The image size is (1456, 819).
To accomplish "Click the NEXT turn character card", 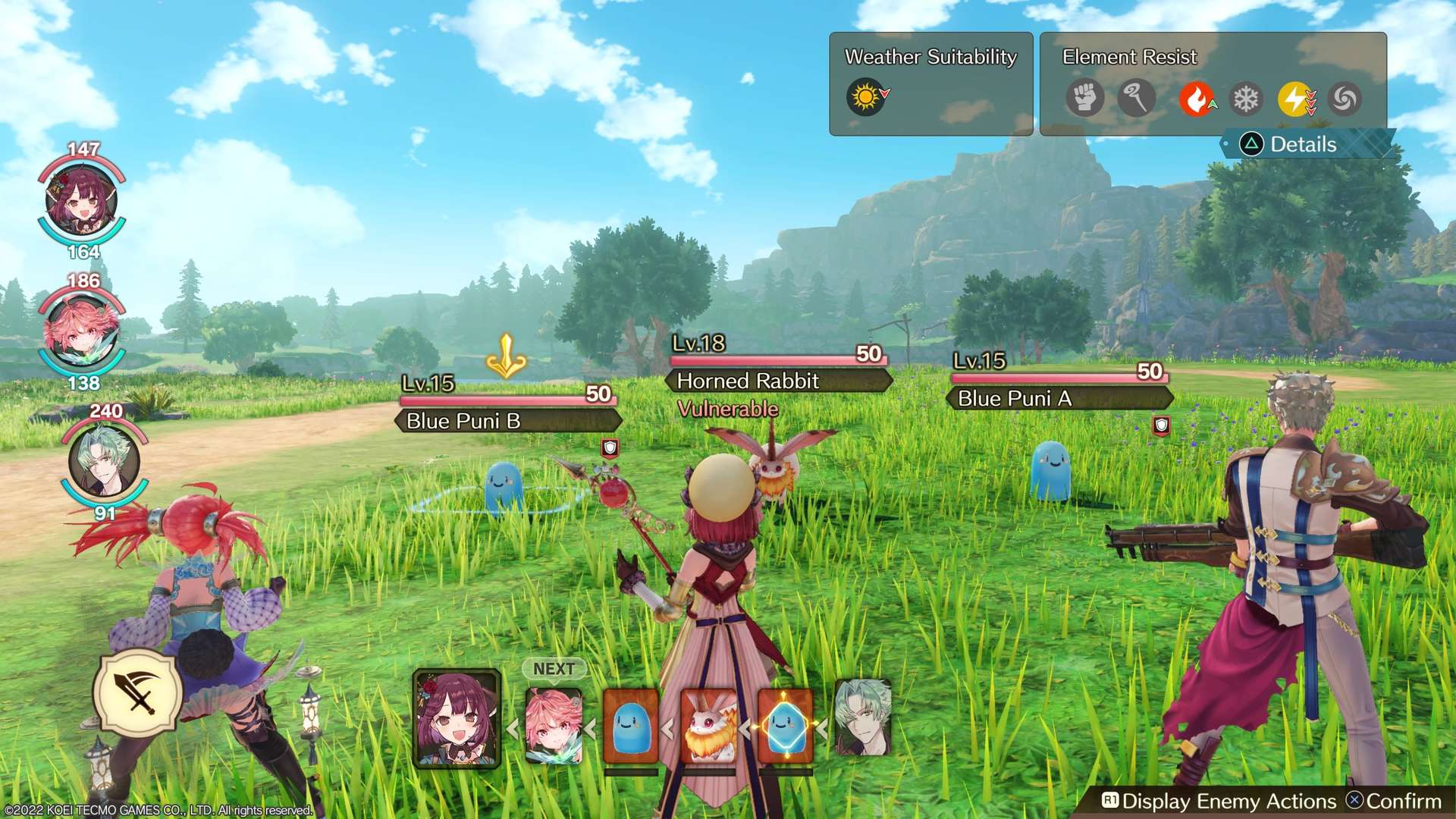I will click(x=554, y=725).
